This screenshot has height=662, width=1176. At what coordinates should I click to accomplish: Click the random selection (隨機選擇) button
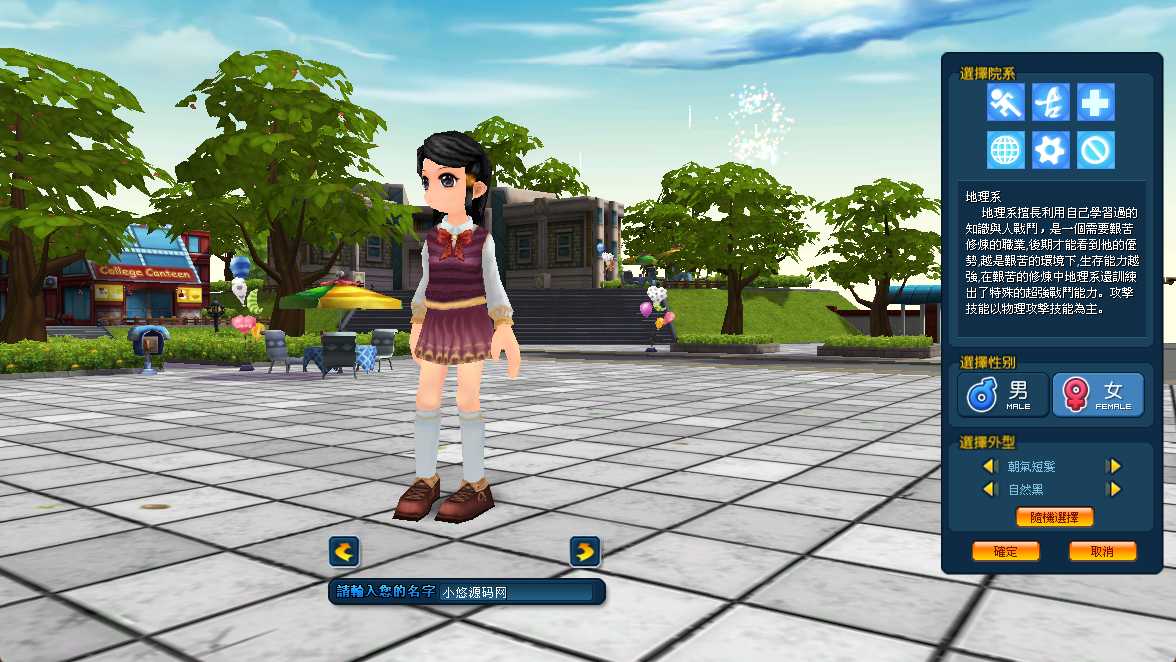(x=1054, y=517)
